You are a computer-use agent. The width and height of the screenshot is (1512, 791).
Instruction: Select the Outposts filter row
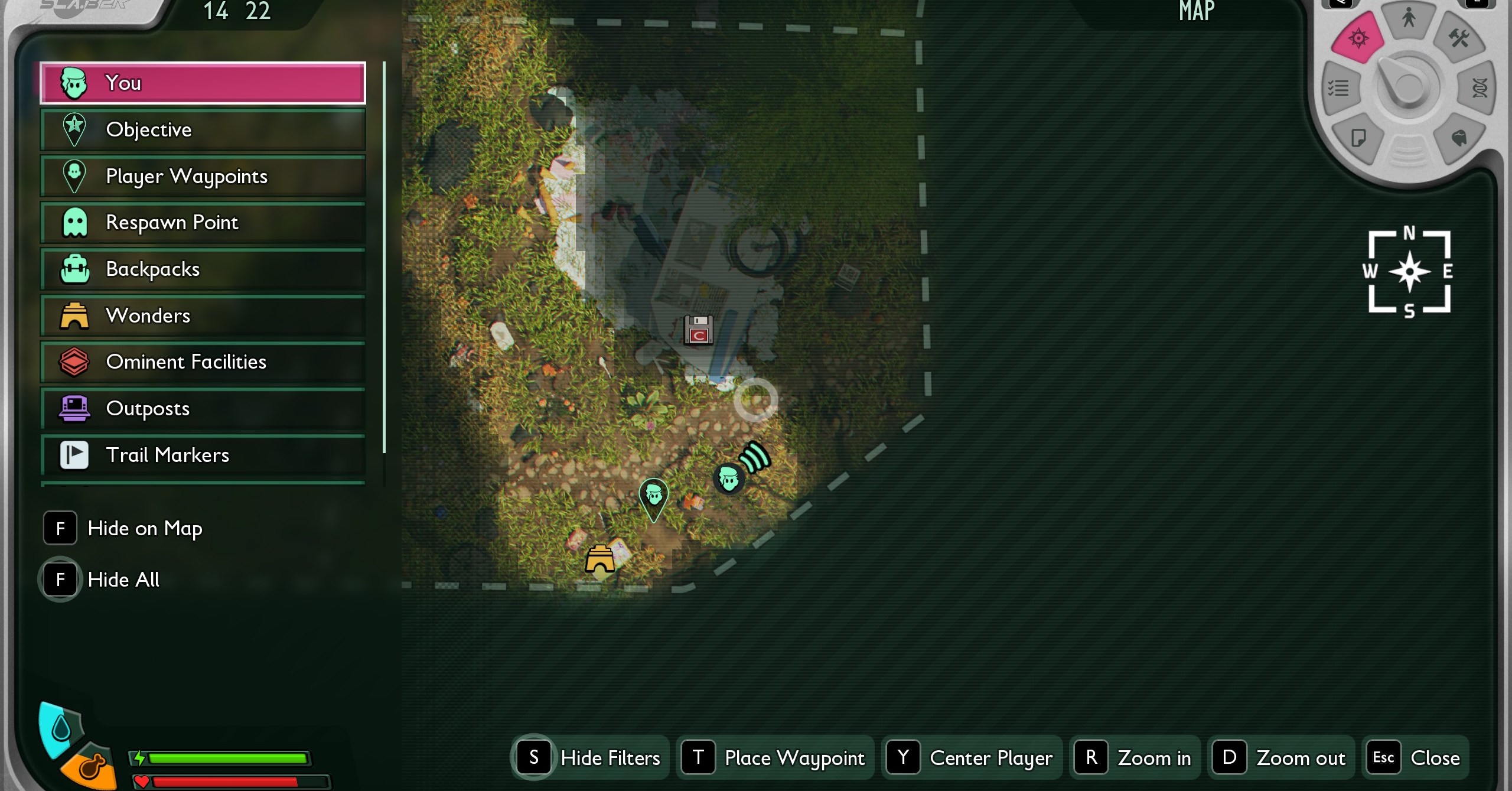[203, 408]
